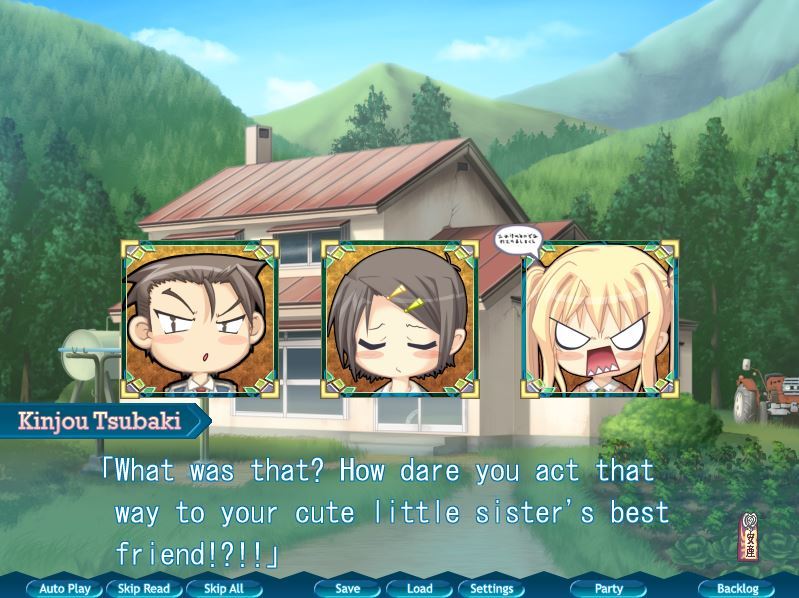Enable Auto Play mode
This screenshot has height=598, width=799.
coord(65,589)
